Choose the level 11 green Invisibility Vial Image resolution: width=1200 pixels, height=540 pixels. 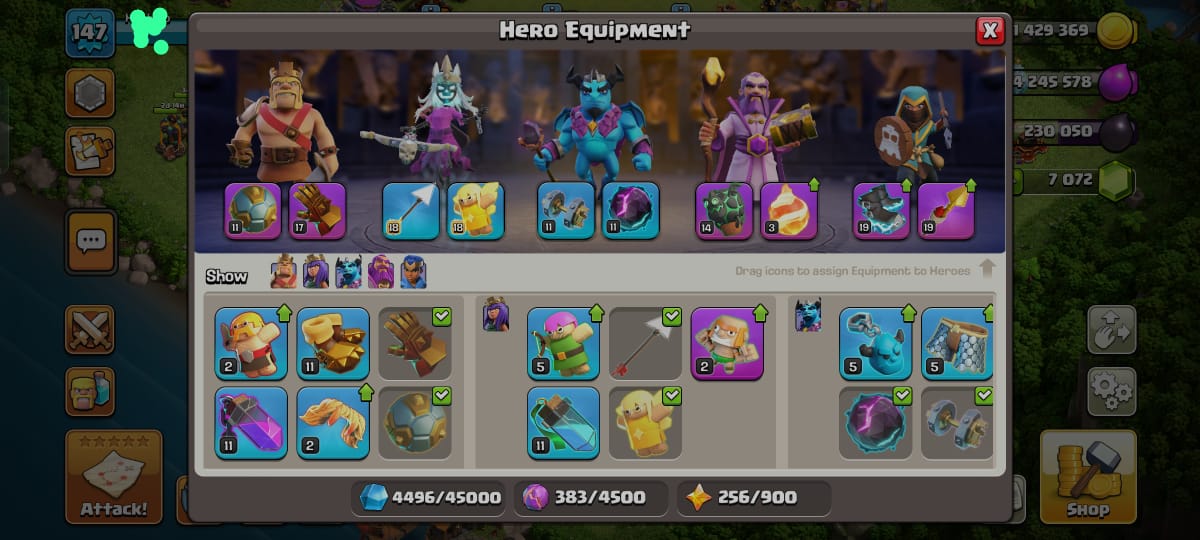(563, 422)
